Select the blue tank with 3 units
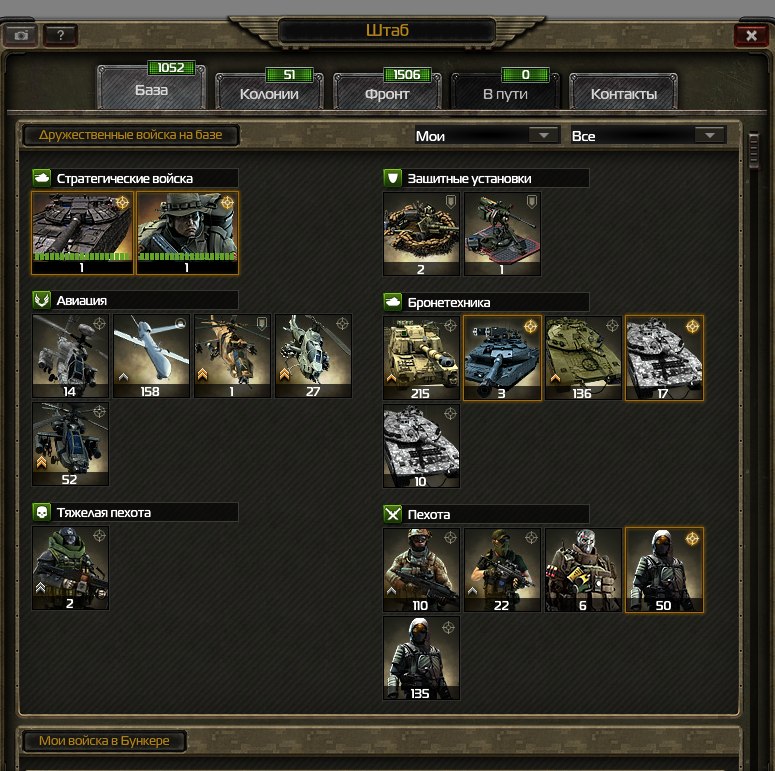The width and height of the screenshot is (775, 771). point(502,357)
